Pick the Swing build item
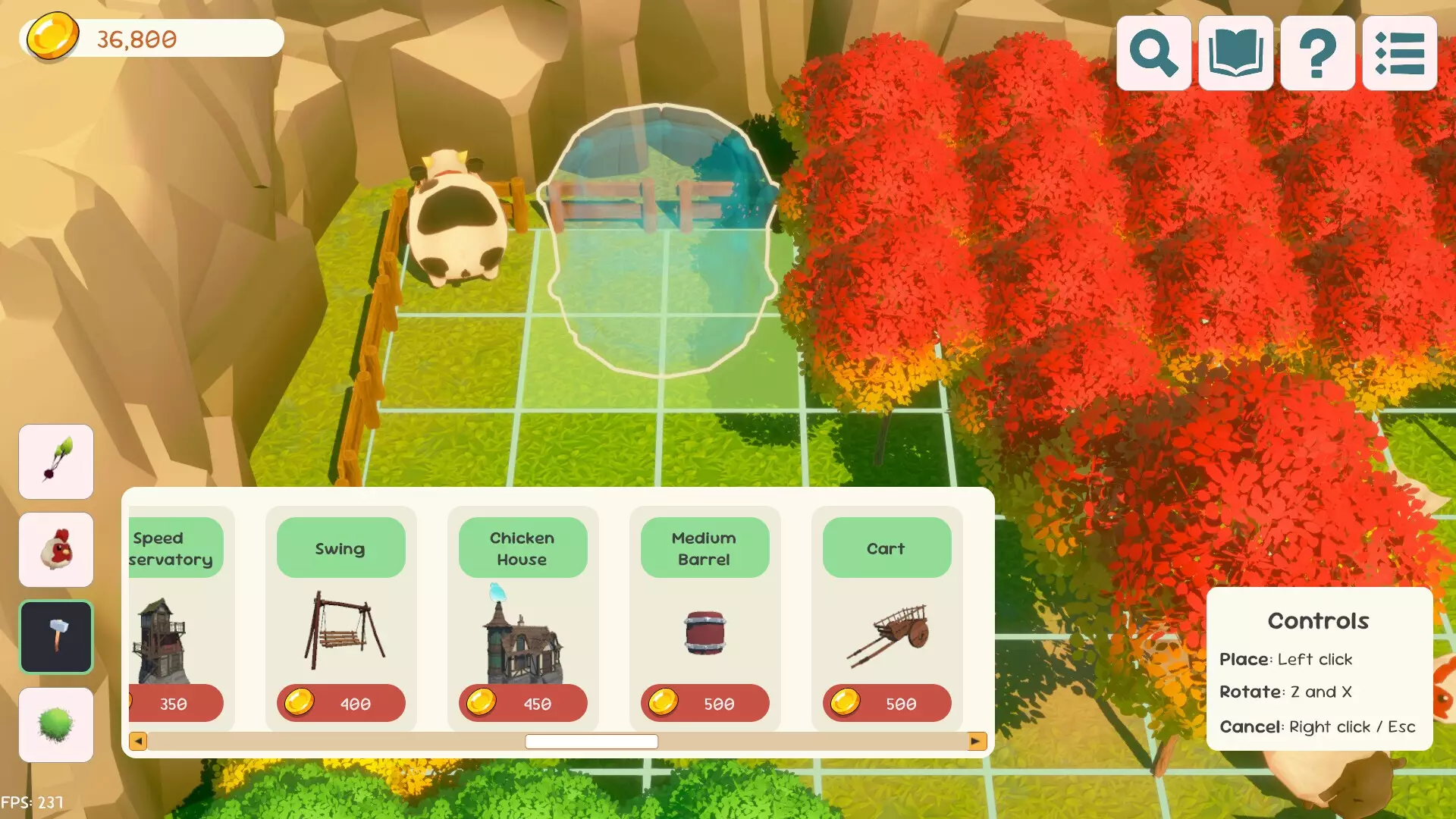 coord(340,618)
